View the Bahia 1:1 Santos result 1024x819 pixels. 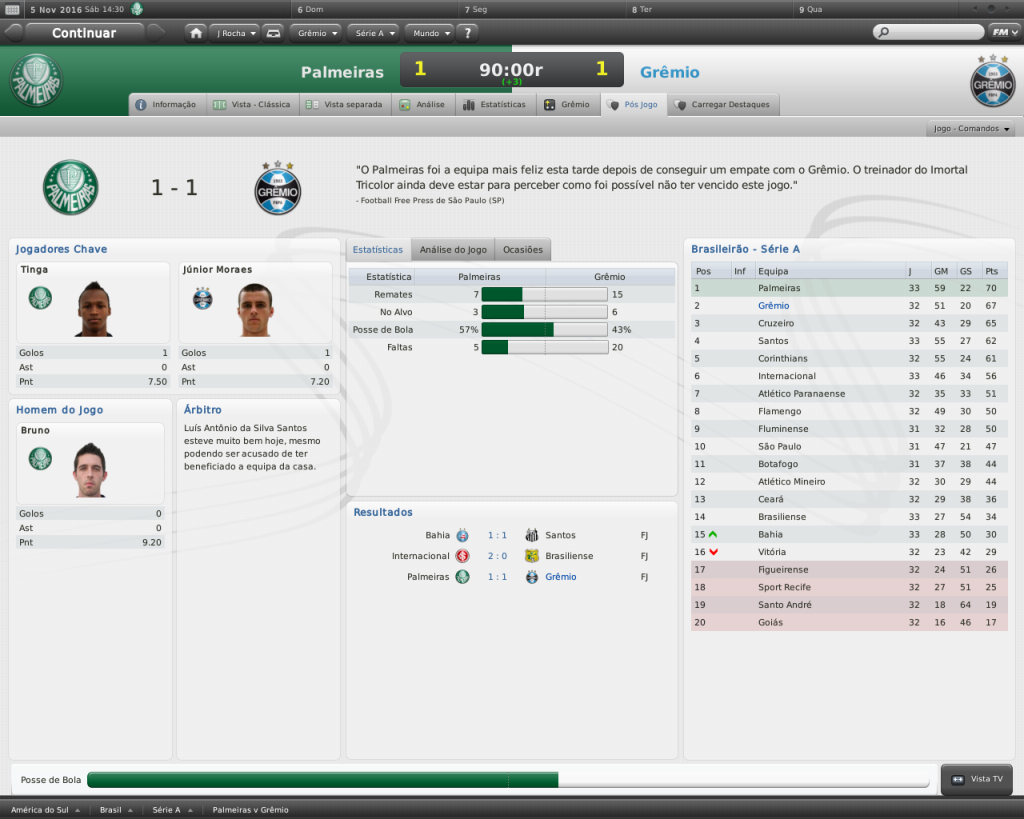point(497,535)
